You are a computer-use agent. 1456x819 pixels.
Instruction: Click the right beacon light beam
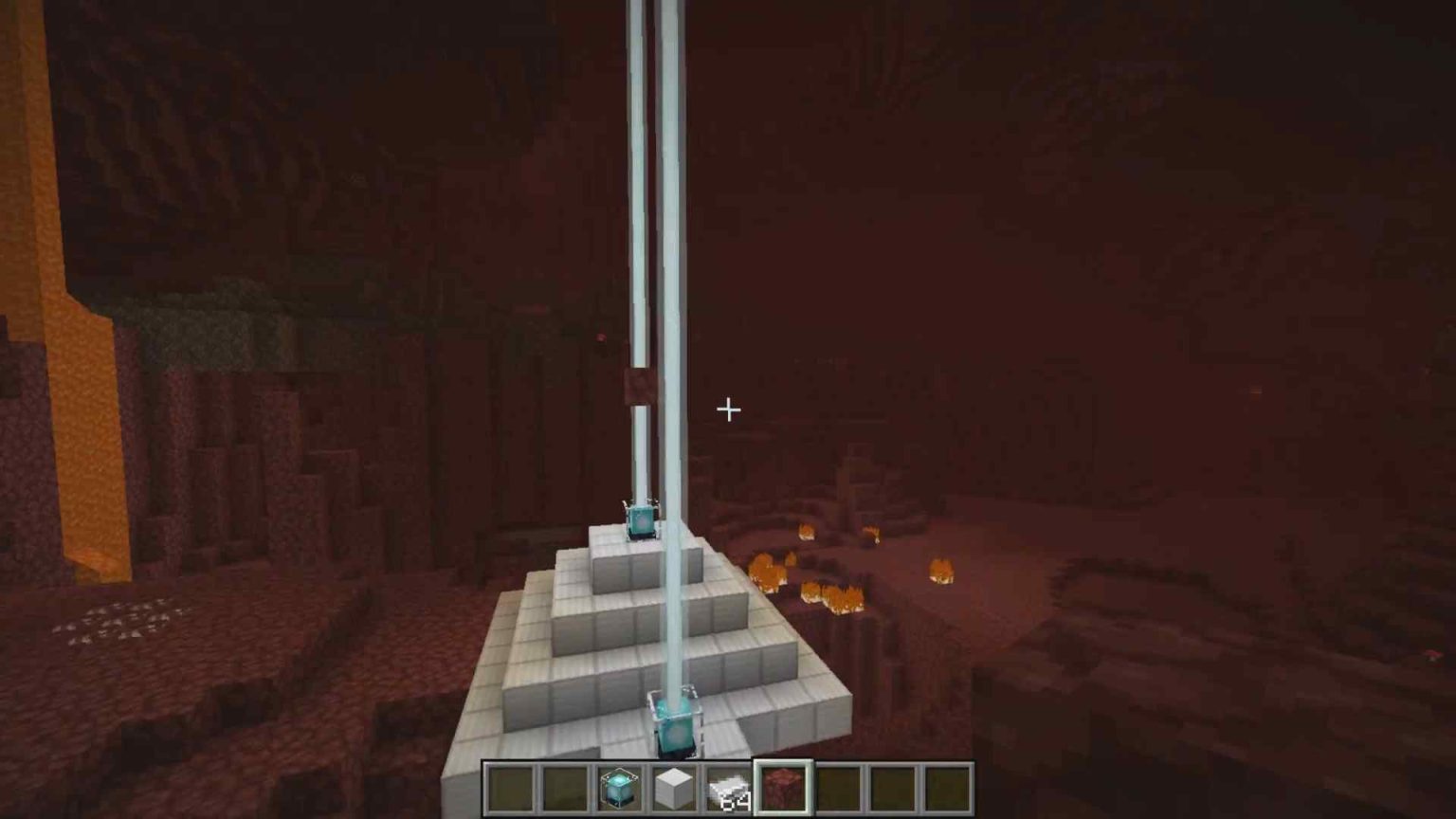(673, 284)
